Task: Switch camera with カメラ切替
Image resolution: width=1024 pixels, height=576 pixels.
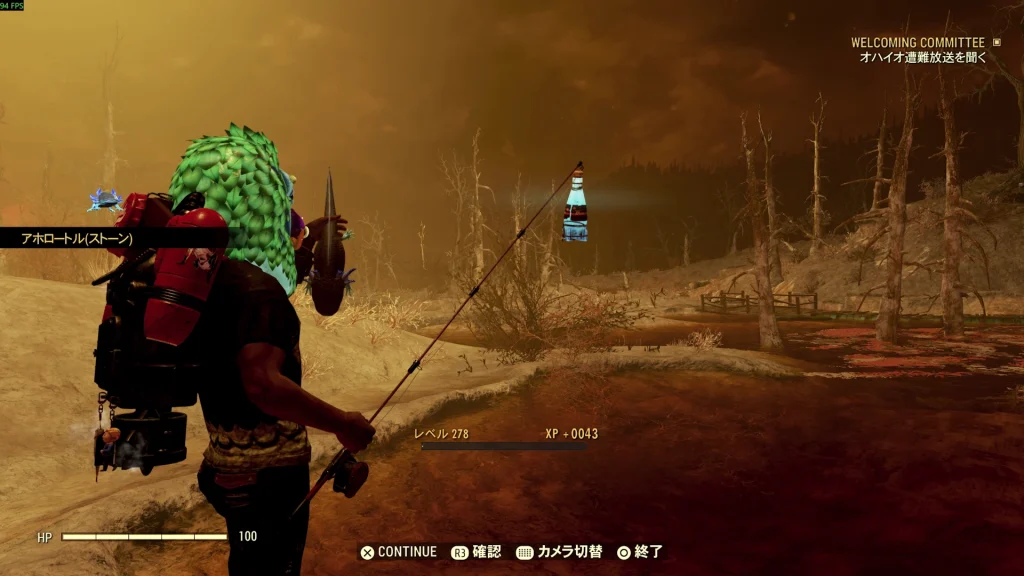Action: point(560,552)
